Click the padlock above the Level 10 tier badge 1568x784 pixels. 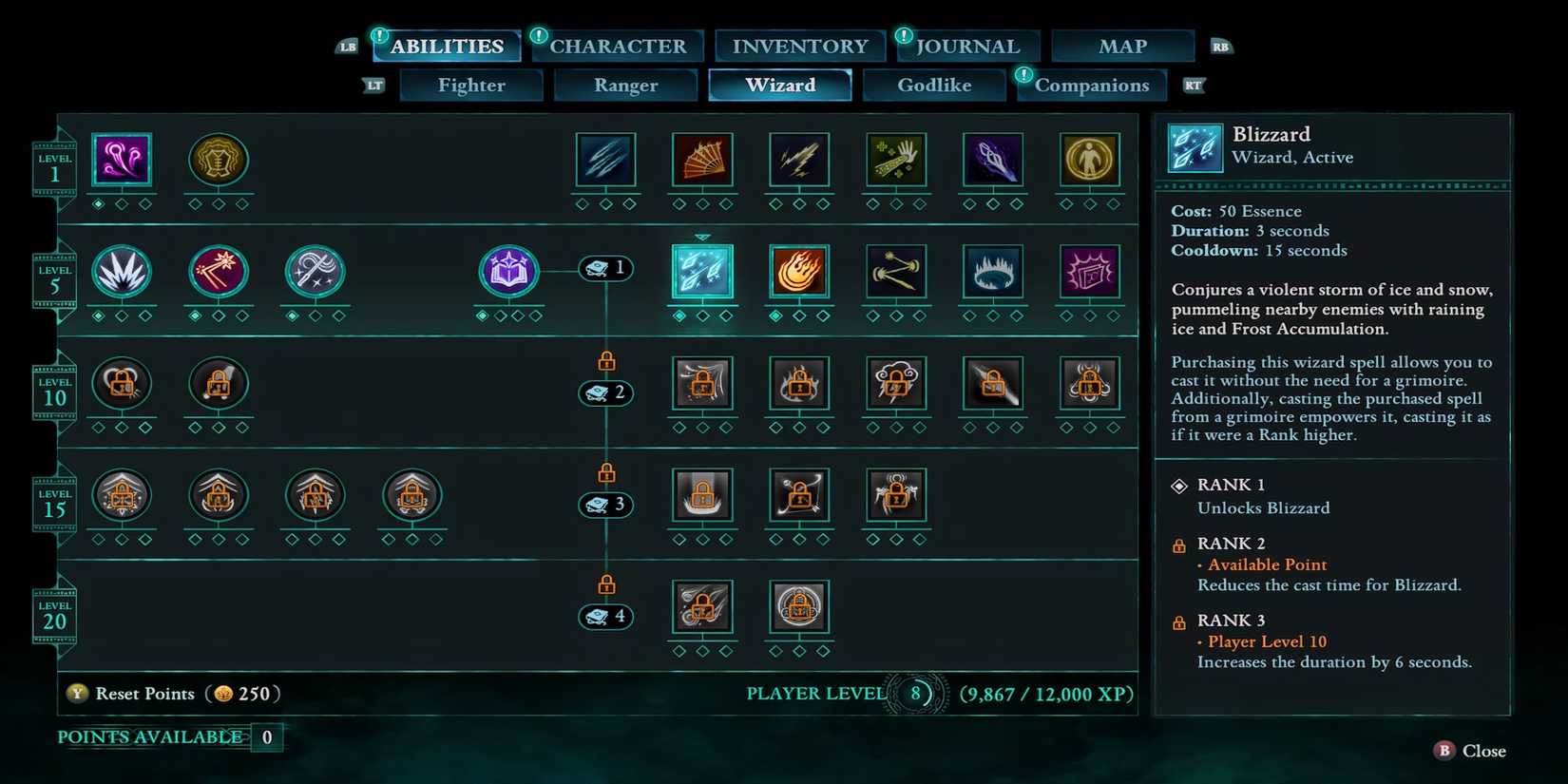[x=605, y=360]
